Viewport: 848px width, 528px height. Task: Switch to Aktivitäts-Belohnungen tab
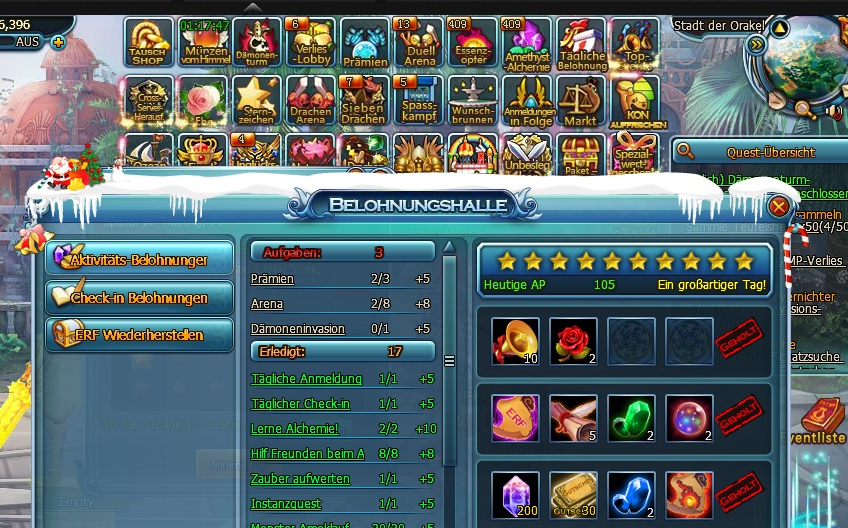click(139, 260)
